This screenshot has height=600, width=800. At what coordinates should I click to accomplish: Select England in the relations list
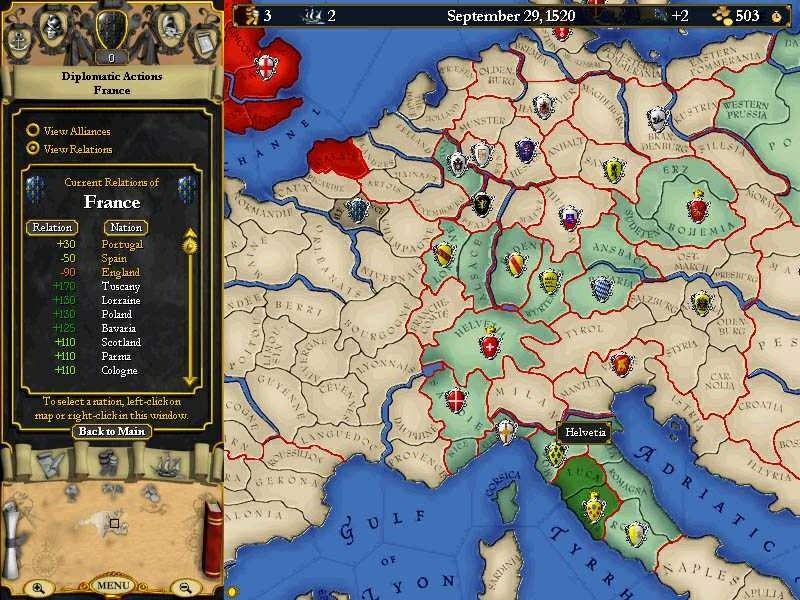point(120,272)
